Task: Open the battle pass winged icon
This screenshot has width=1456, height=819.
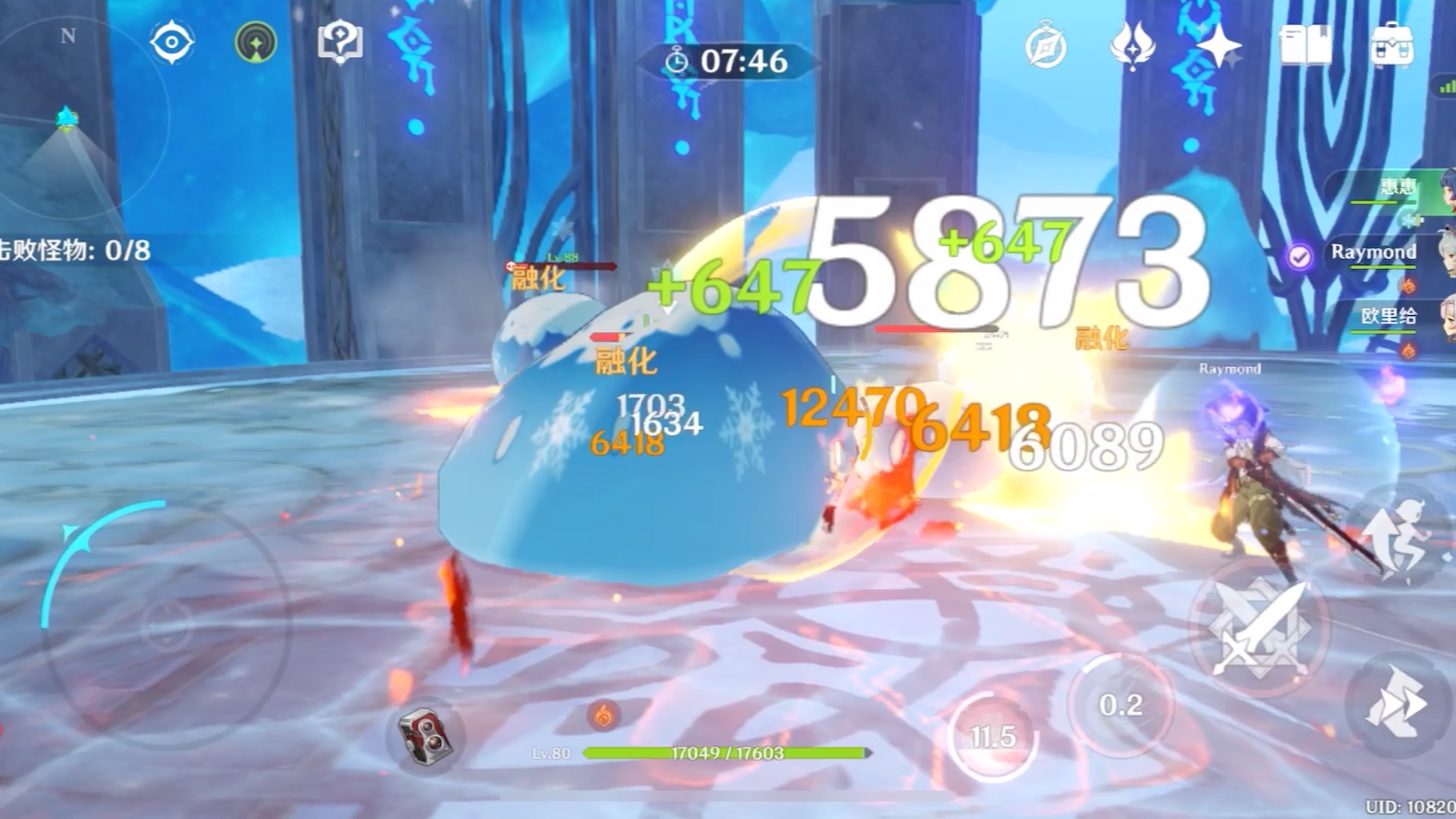Action: click(1132, 45)
